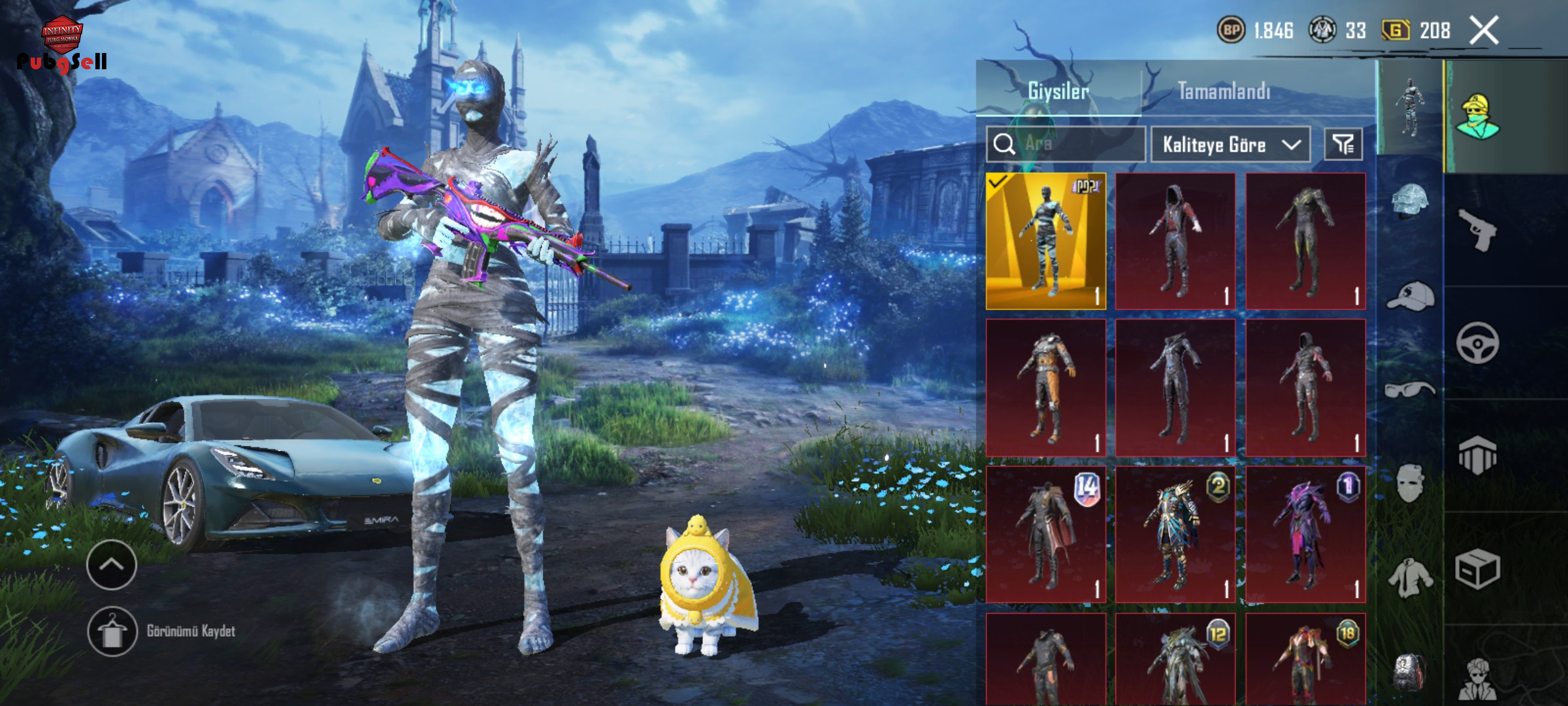Show the glasses category
This screenshot has width=1568, height=706.
[1410, 390]
